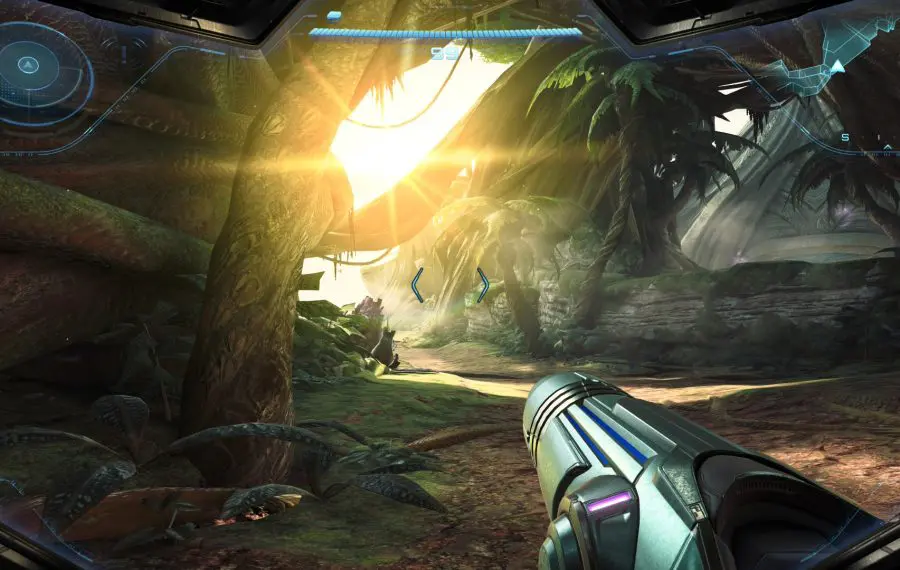Click the targeting reticle brackets

point(450,285)
